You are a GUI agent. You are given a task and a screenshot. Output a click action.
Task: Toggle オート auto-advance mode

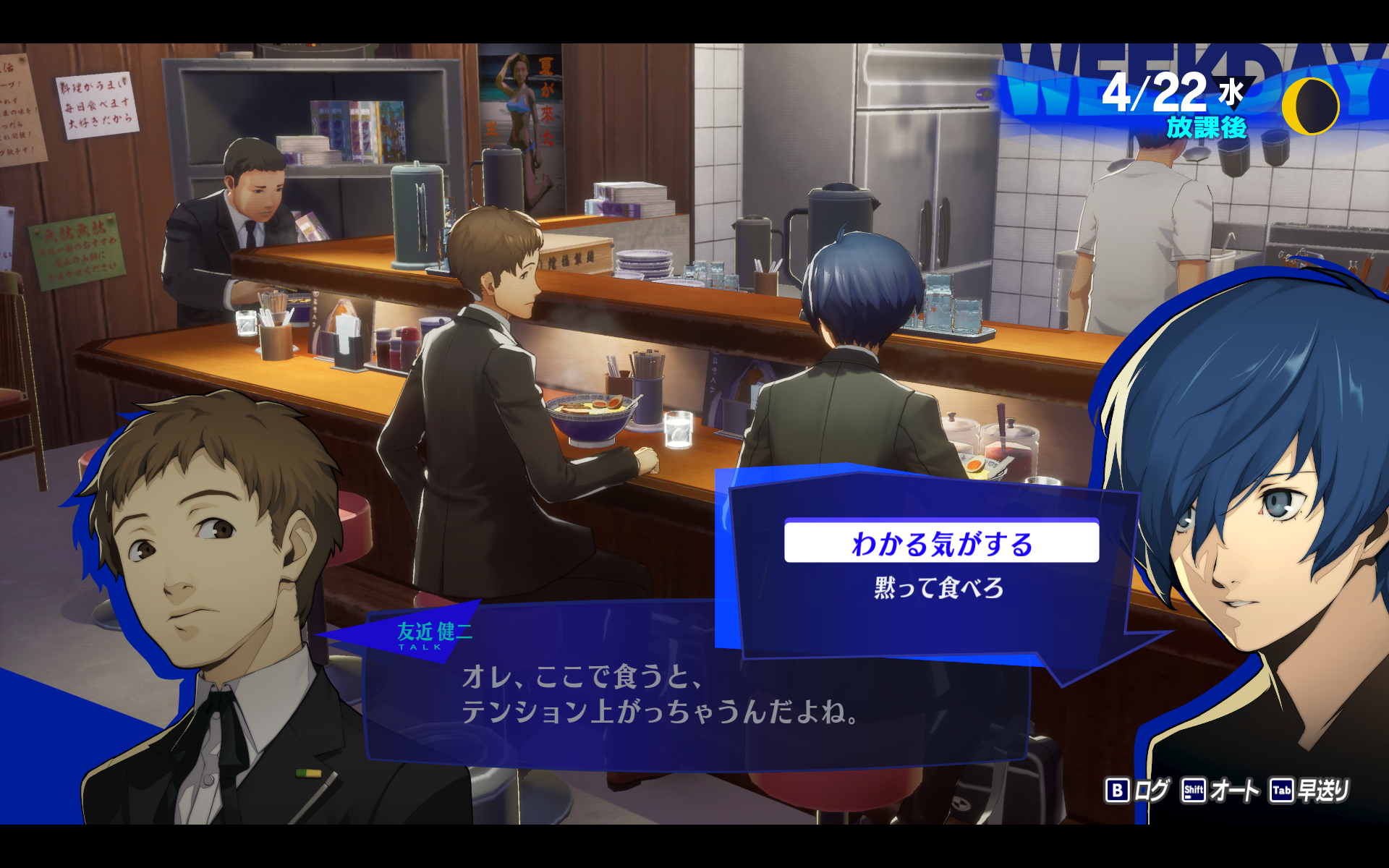[x=1220, y=791]
